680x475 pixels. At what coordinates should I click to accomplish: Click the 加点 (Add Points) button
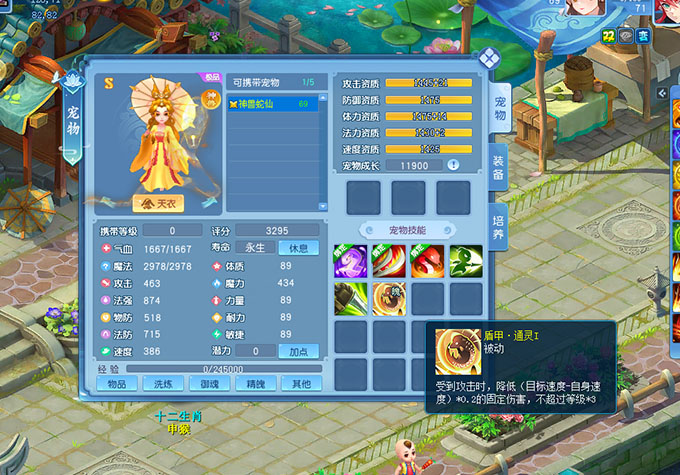tap(298, 351)
